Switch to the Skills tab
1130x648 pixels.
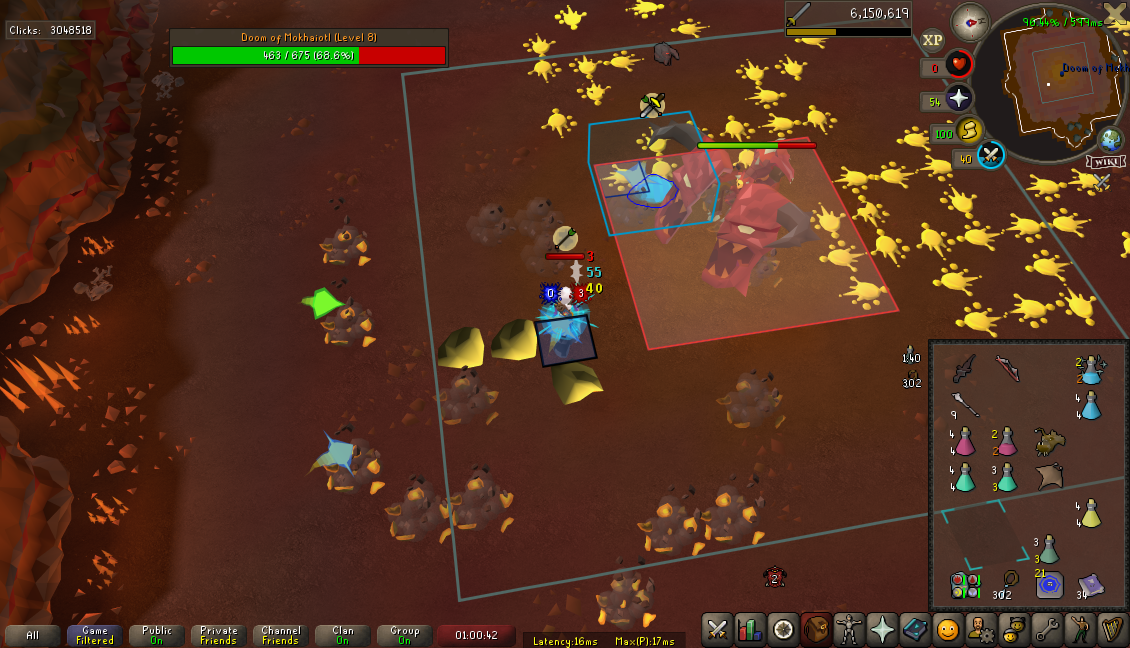pyautogui.click(x=750, y=629)
